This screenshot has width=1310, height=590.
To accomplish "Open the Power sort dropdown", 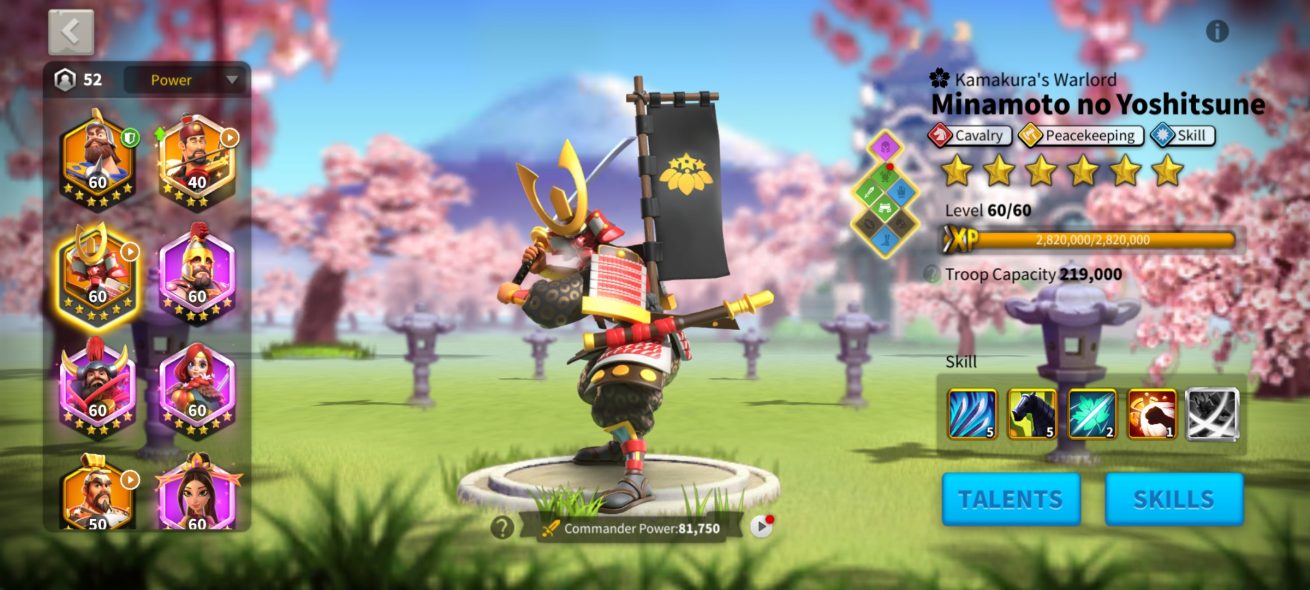I will click(185, 80).
